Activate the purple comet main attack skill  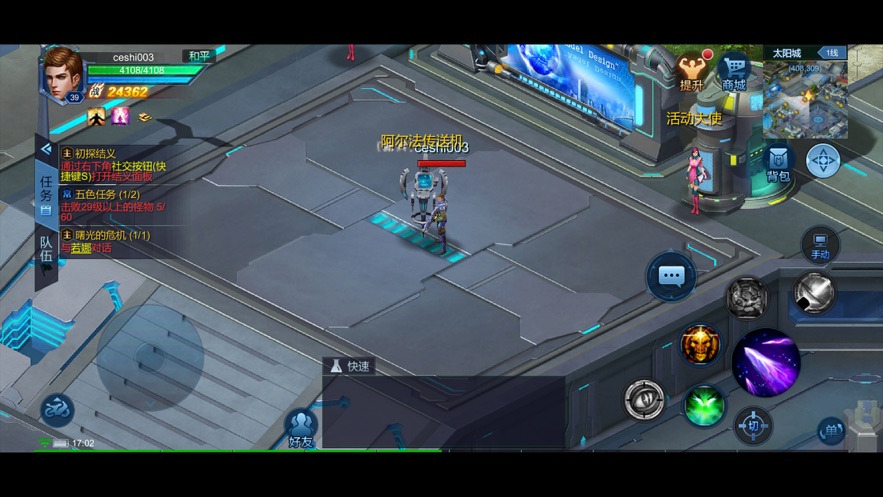(x=766, y=363)
